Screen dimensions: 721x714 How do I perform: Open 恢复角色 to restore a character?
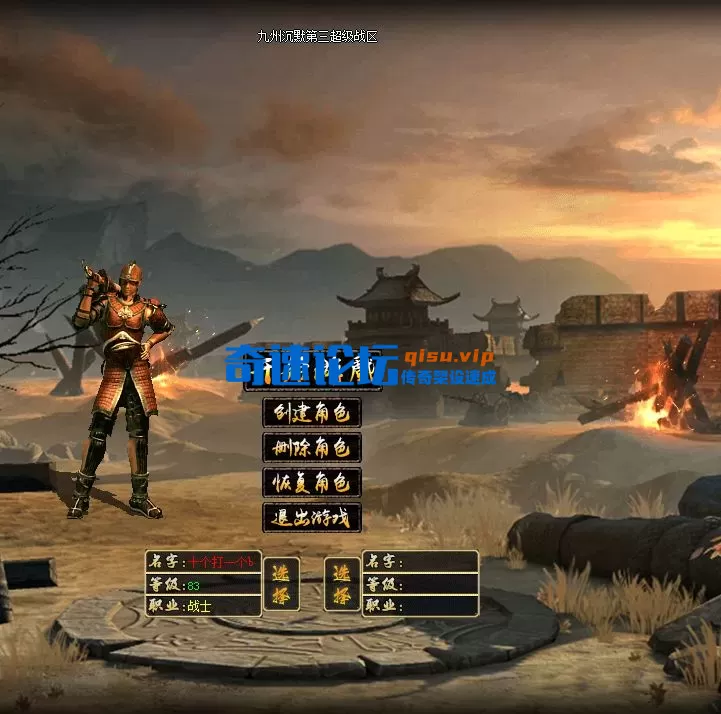311,482
